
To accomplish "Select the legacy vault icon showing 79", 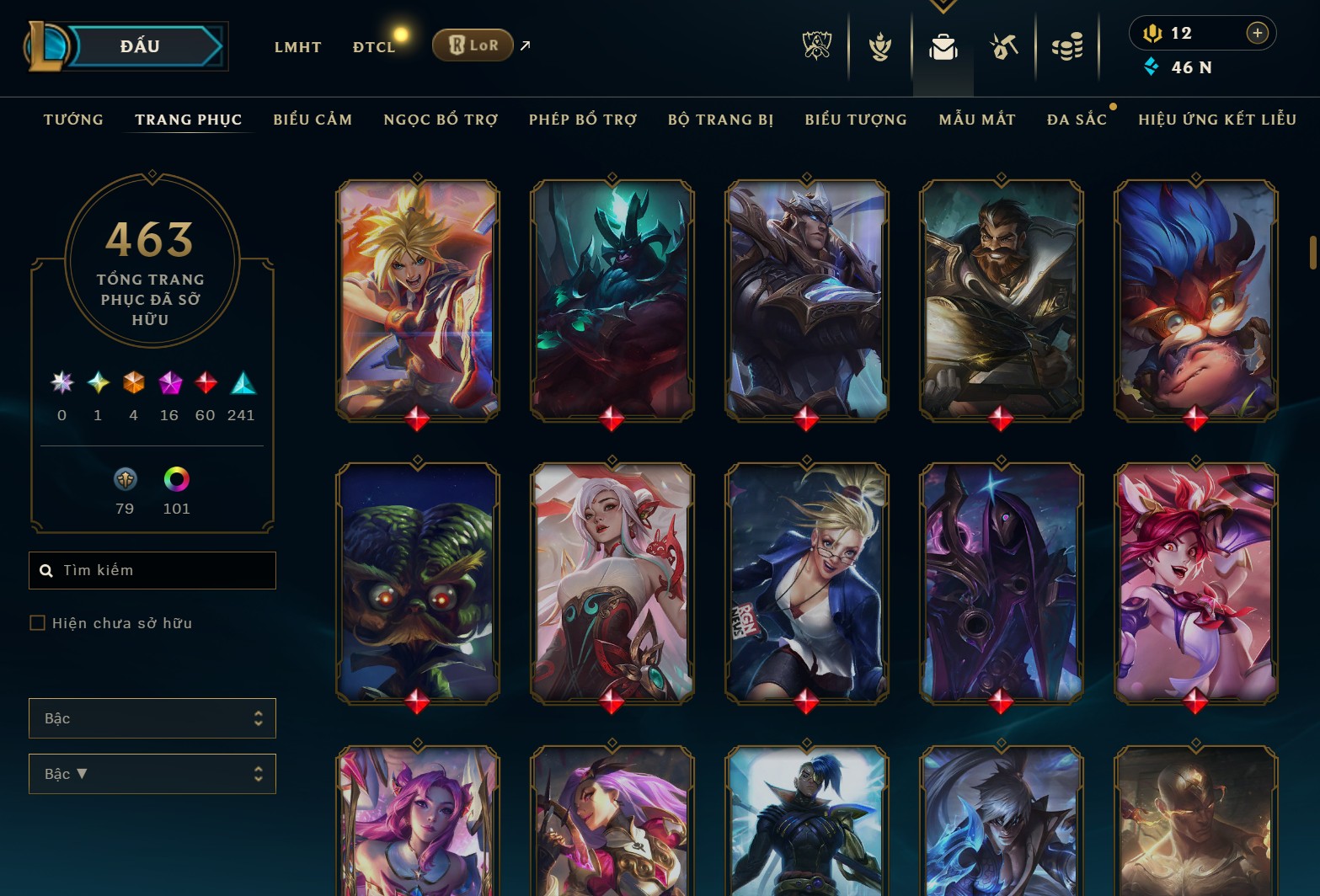I will click(125, 482).
